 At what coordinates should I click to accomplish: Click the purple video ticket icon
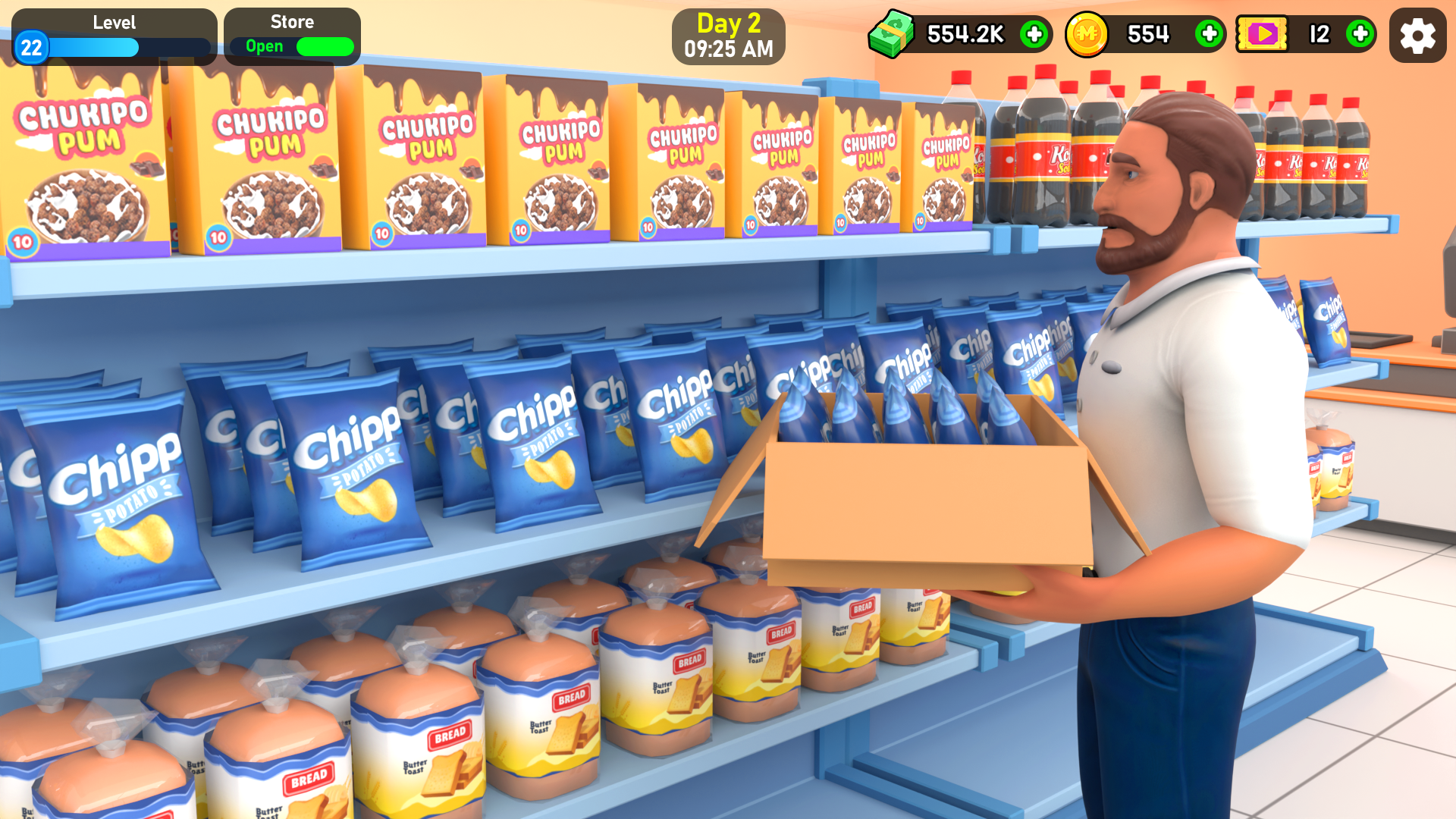pos(1263,35)
